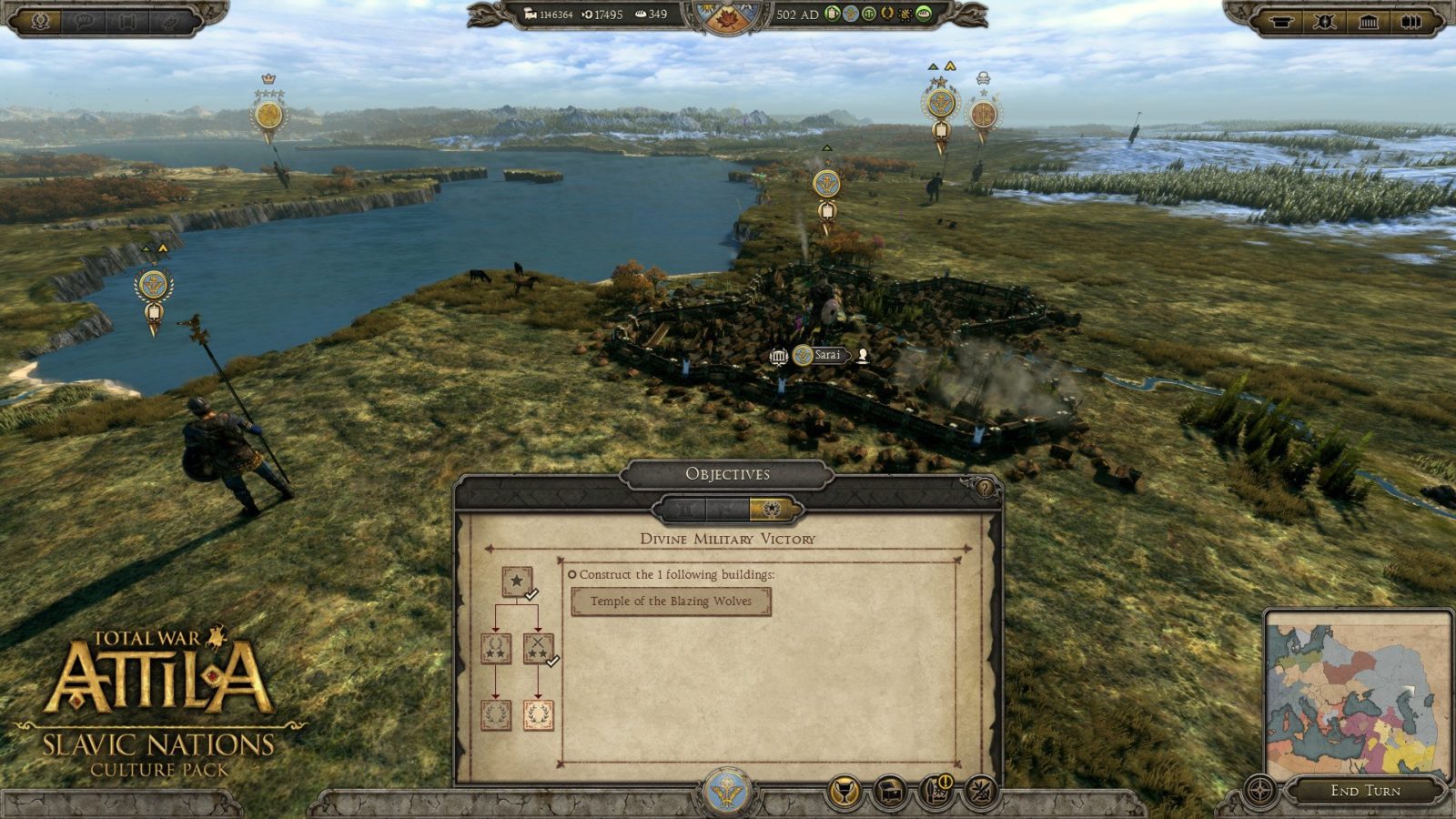The width and height of the screenshot is (1456, 819).
Task: Open the goblet objectives button
Action: pos(844,793)
